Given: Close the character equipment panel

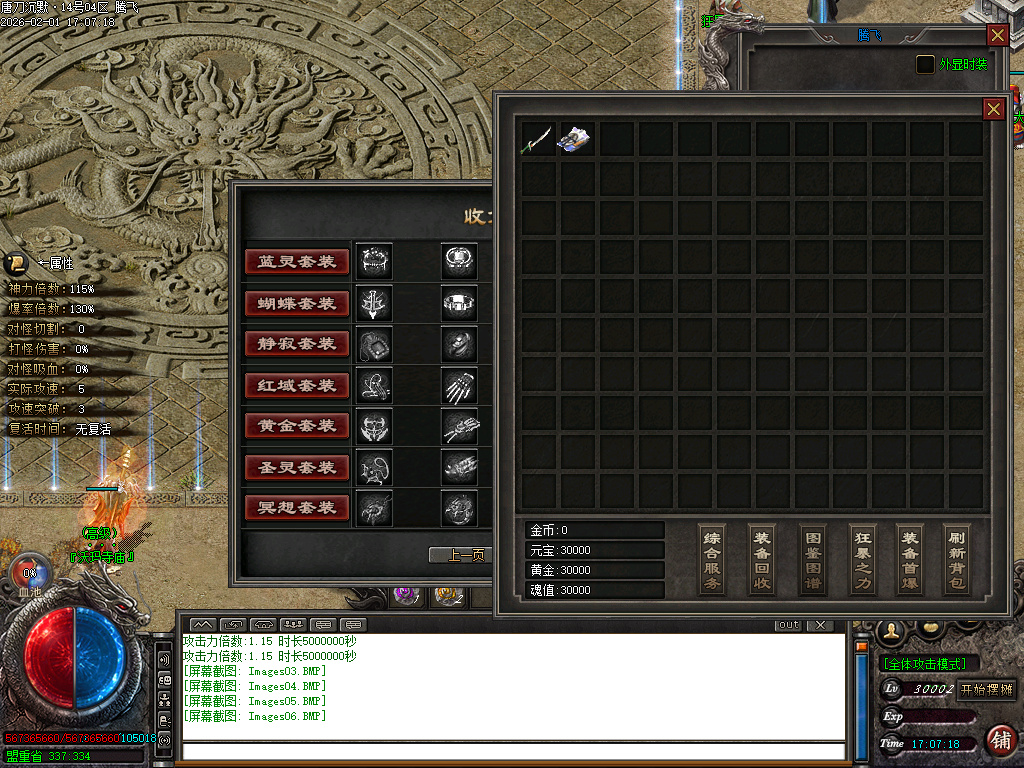Looking at the screenshot, I should coord(997,35).
